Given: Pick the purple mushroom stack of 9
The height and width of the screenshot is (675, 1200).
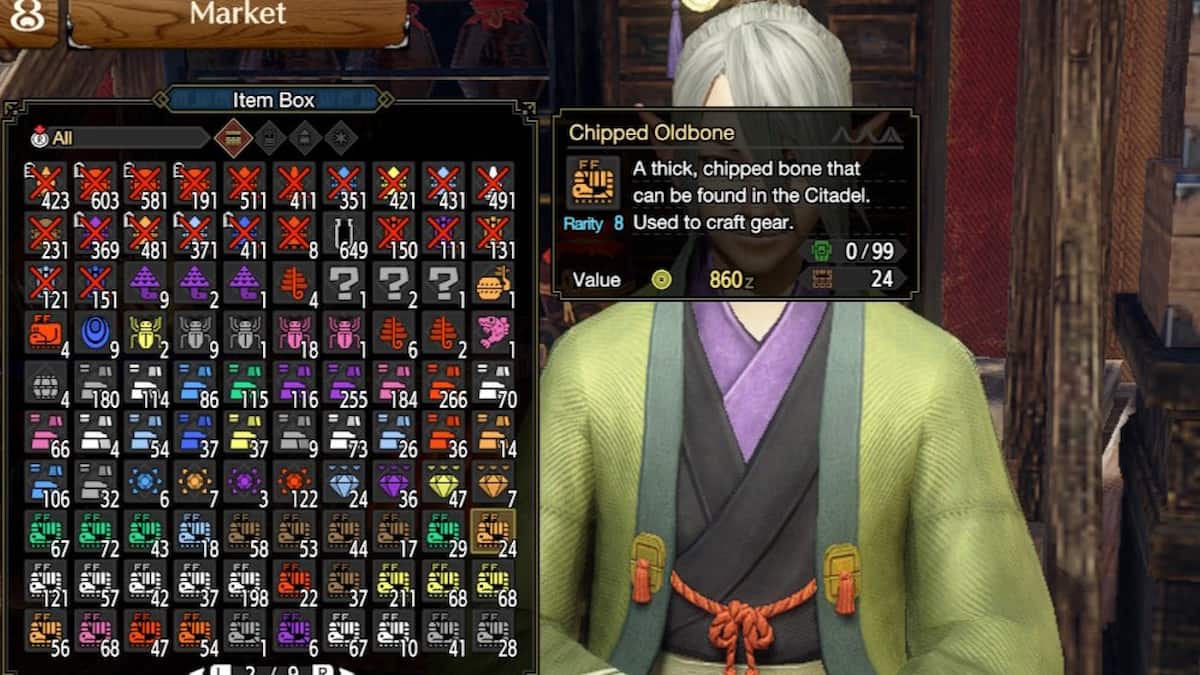Looking at the screenshot, I should point(145,285).
